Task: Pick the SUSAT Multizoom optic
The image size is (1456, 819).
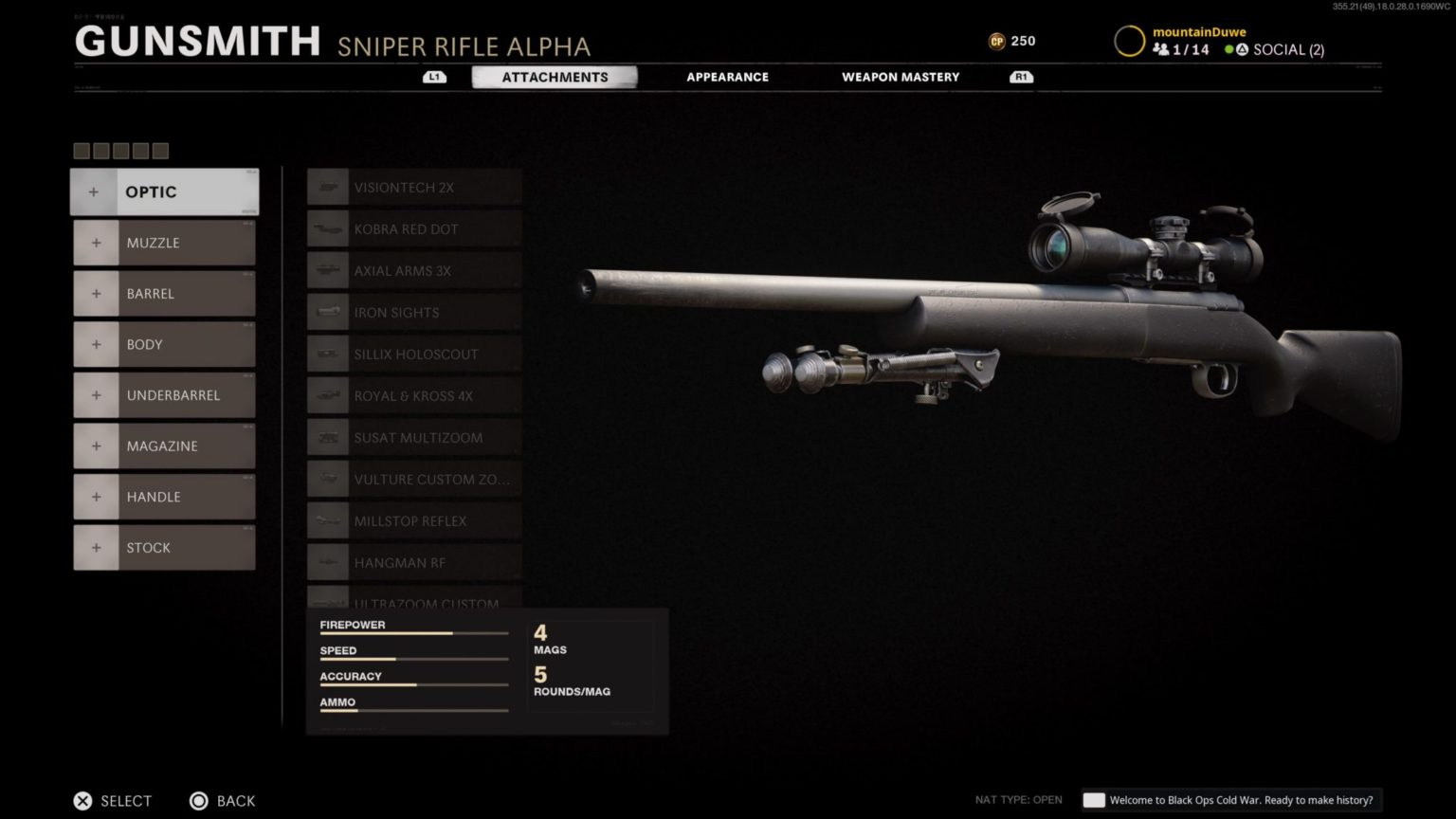Action: pyautogui.click(x=414, y=438)
